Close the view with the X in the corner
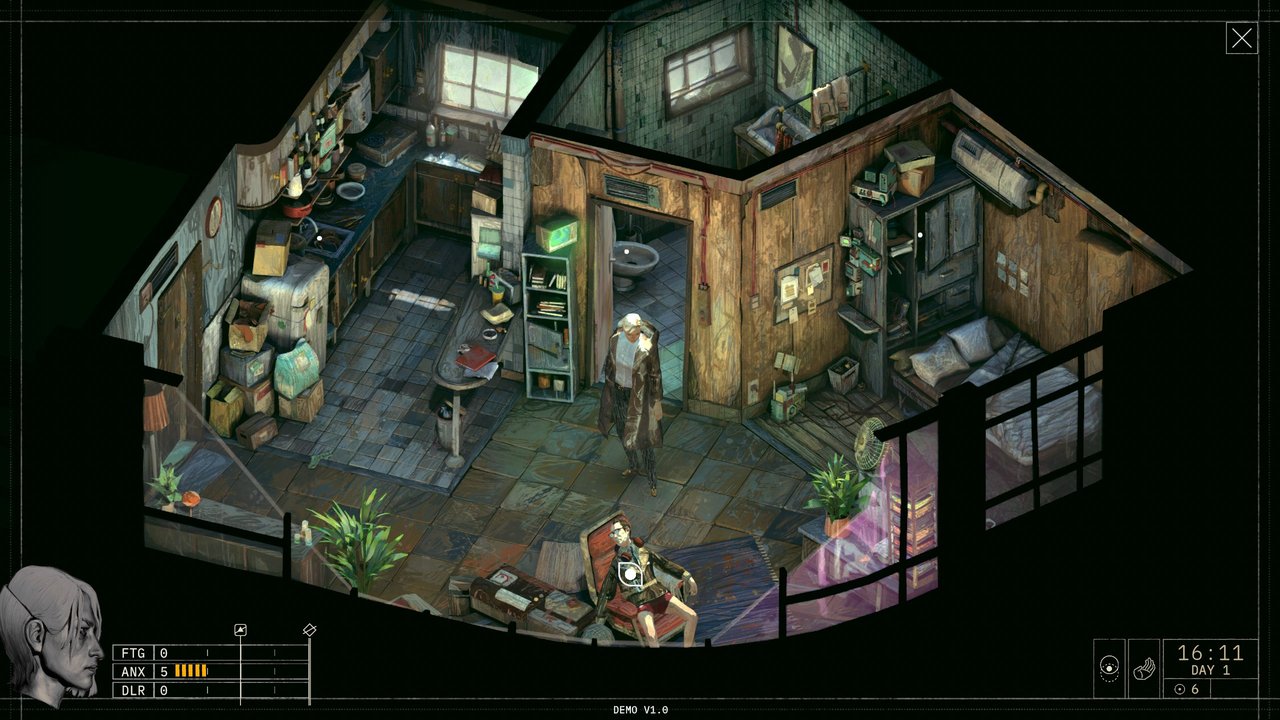 point(1242,38)
